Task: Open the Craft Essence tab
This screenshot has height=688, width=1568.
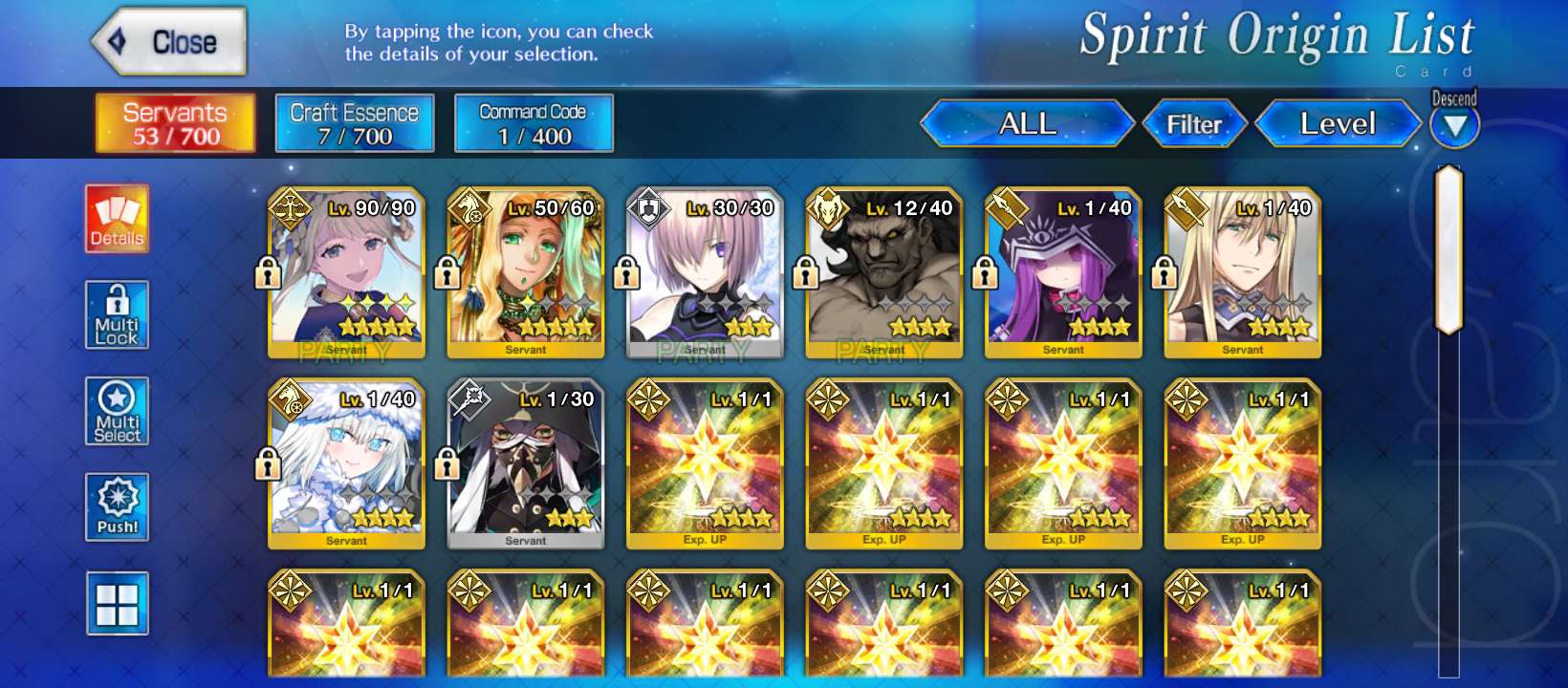Action: (355, 123)
